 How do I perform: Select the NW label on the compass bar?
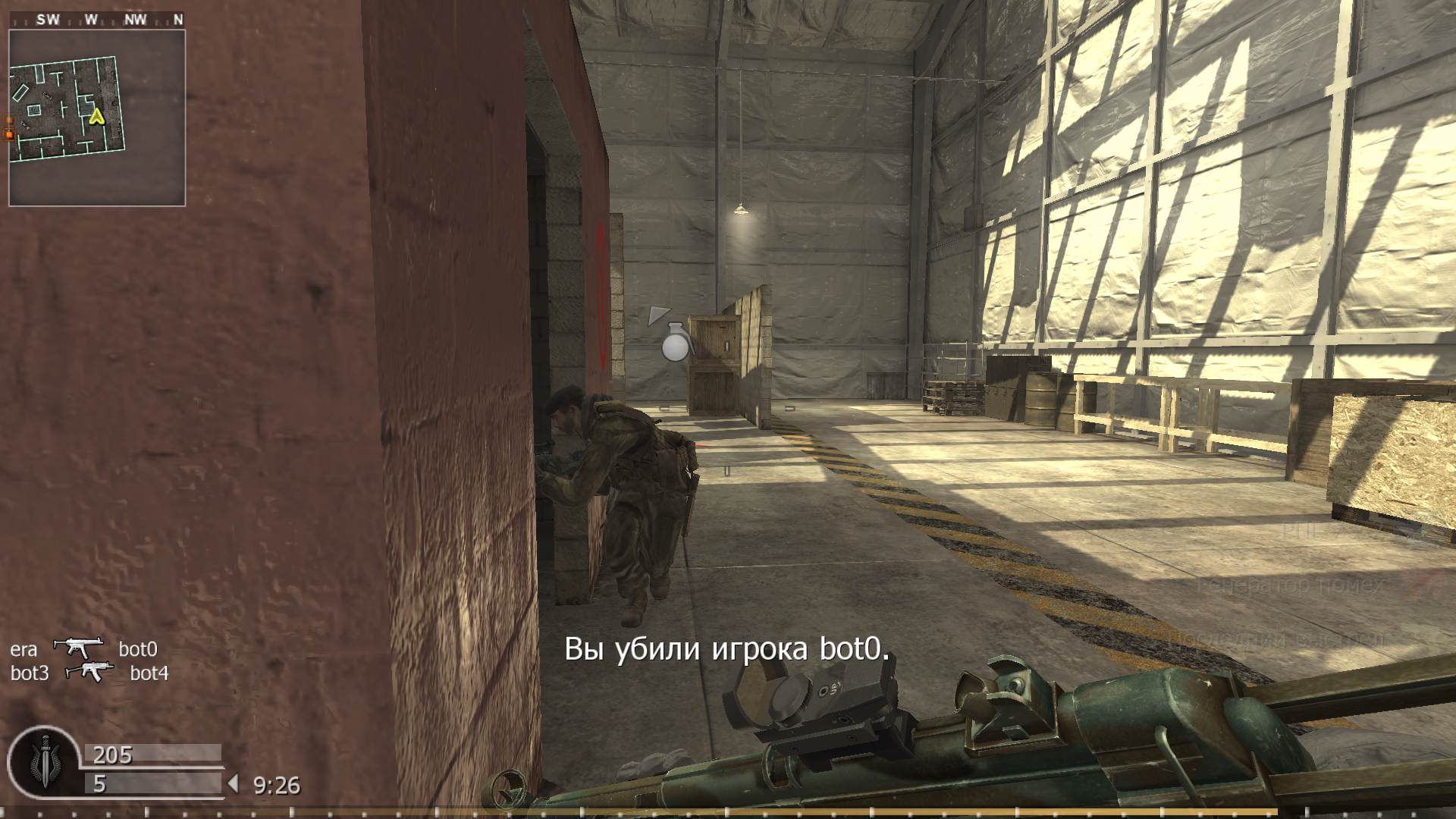pos(133,19)
